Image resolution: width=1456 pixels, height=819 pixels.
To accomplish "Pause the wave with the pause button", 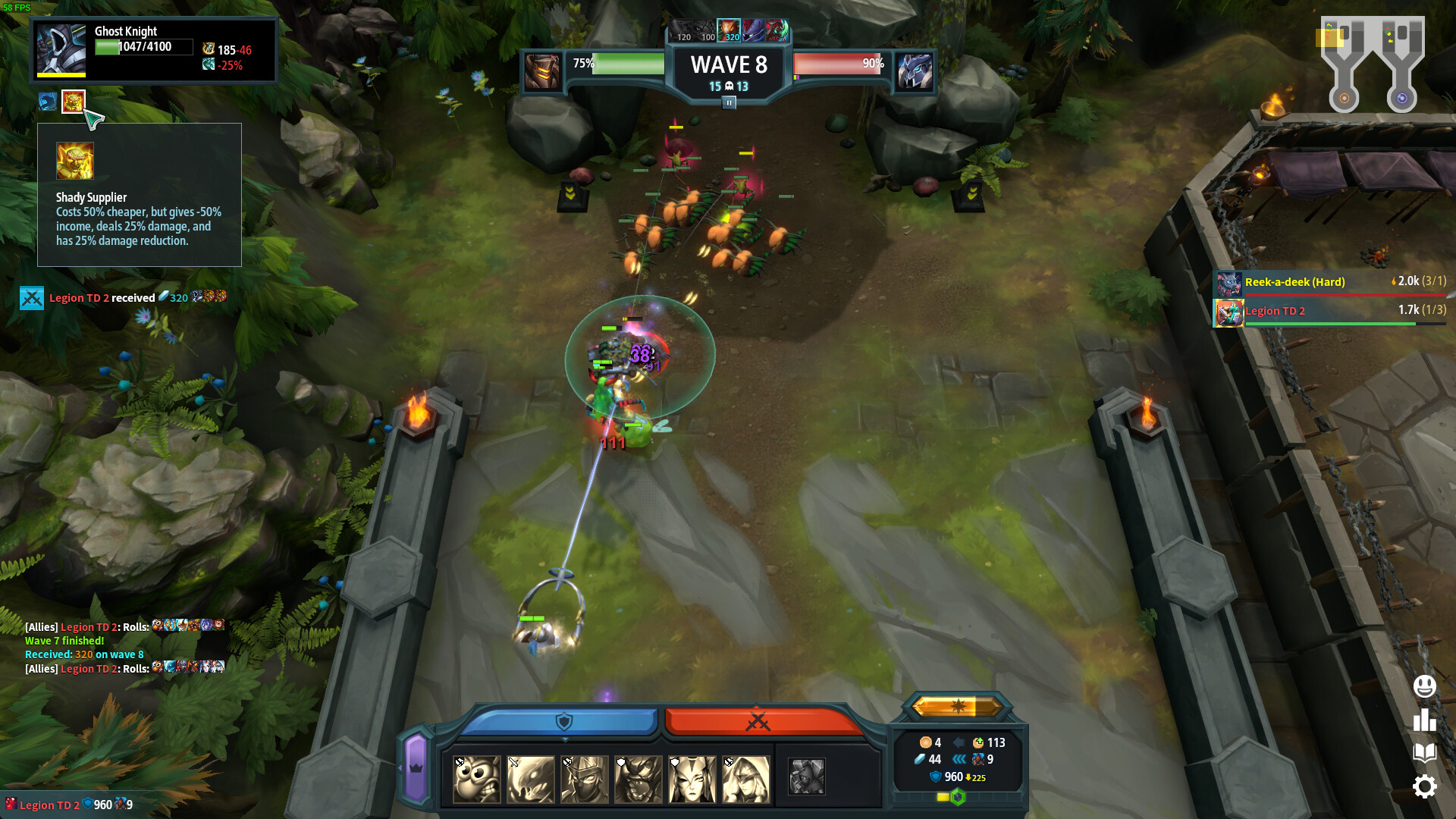I will point(729,102).
